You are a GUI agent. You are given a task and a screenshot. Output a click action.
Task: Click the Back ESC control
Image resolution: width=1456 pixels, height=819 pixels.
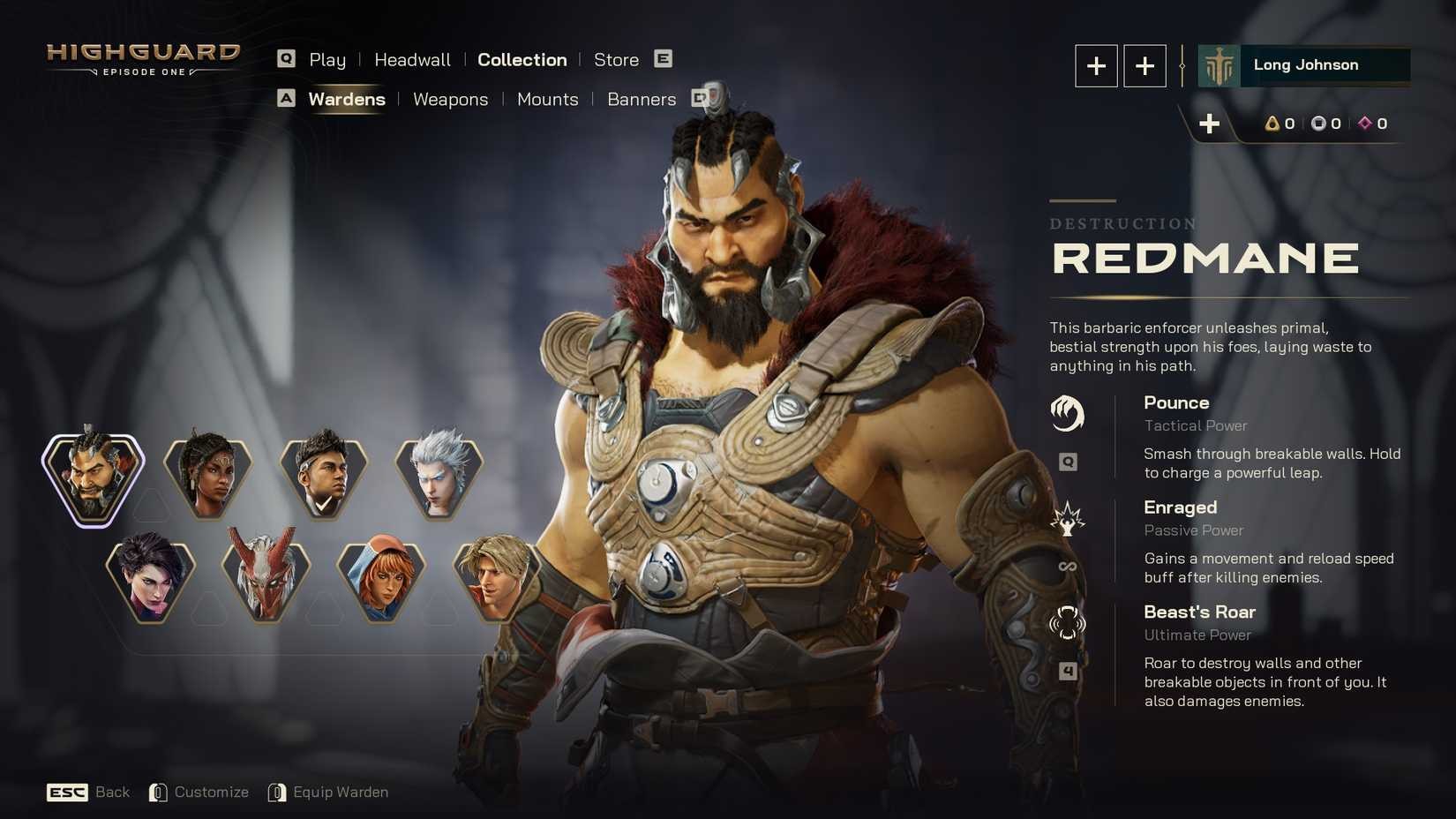[88, 792]
